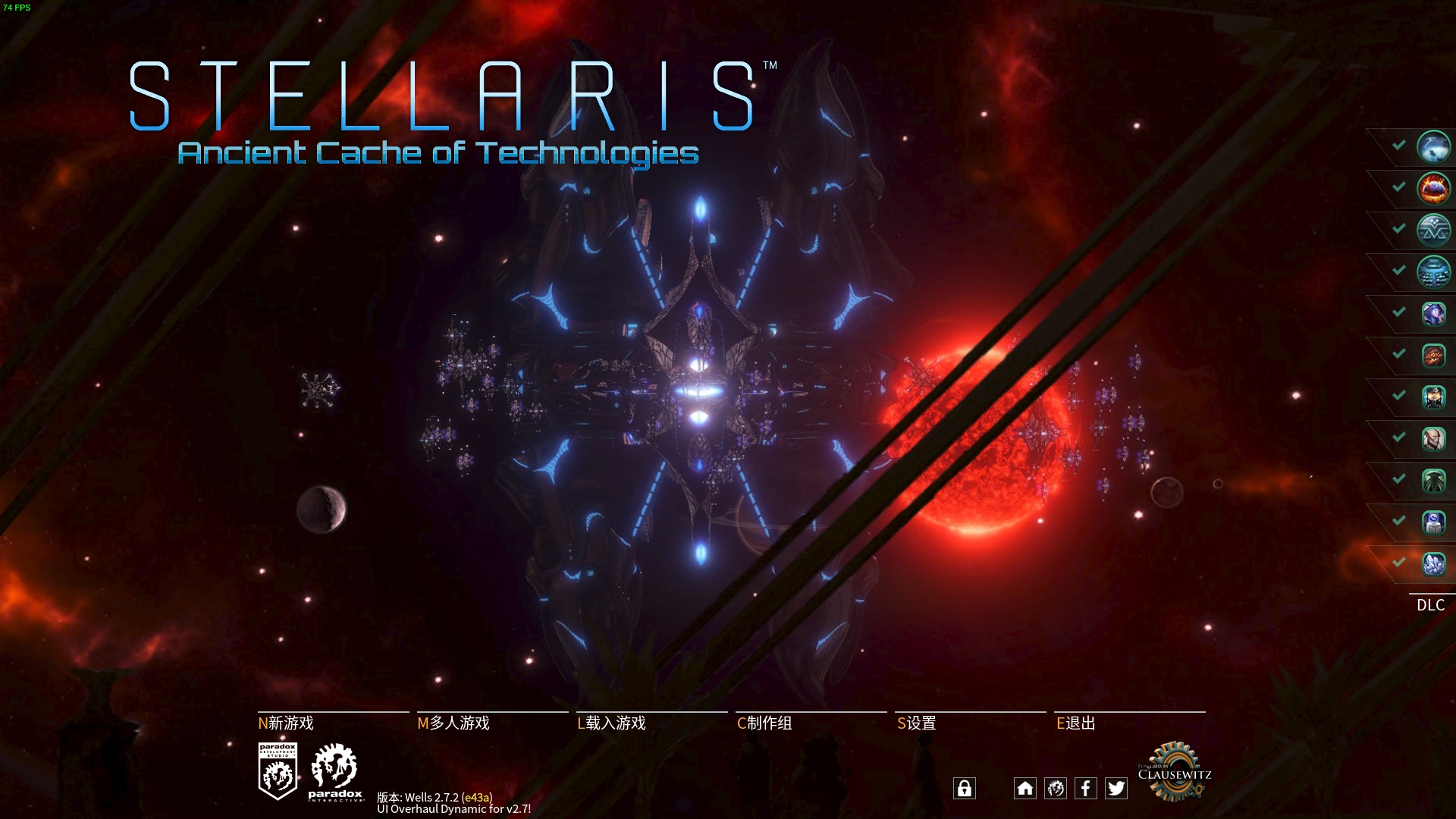Image resolution: width=1456 pixels, height=819 pixels.
Task: Start a new game with 新游戏
Action: pos(287,723)
